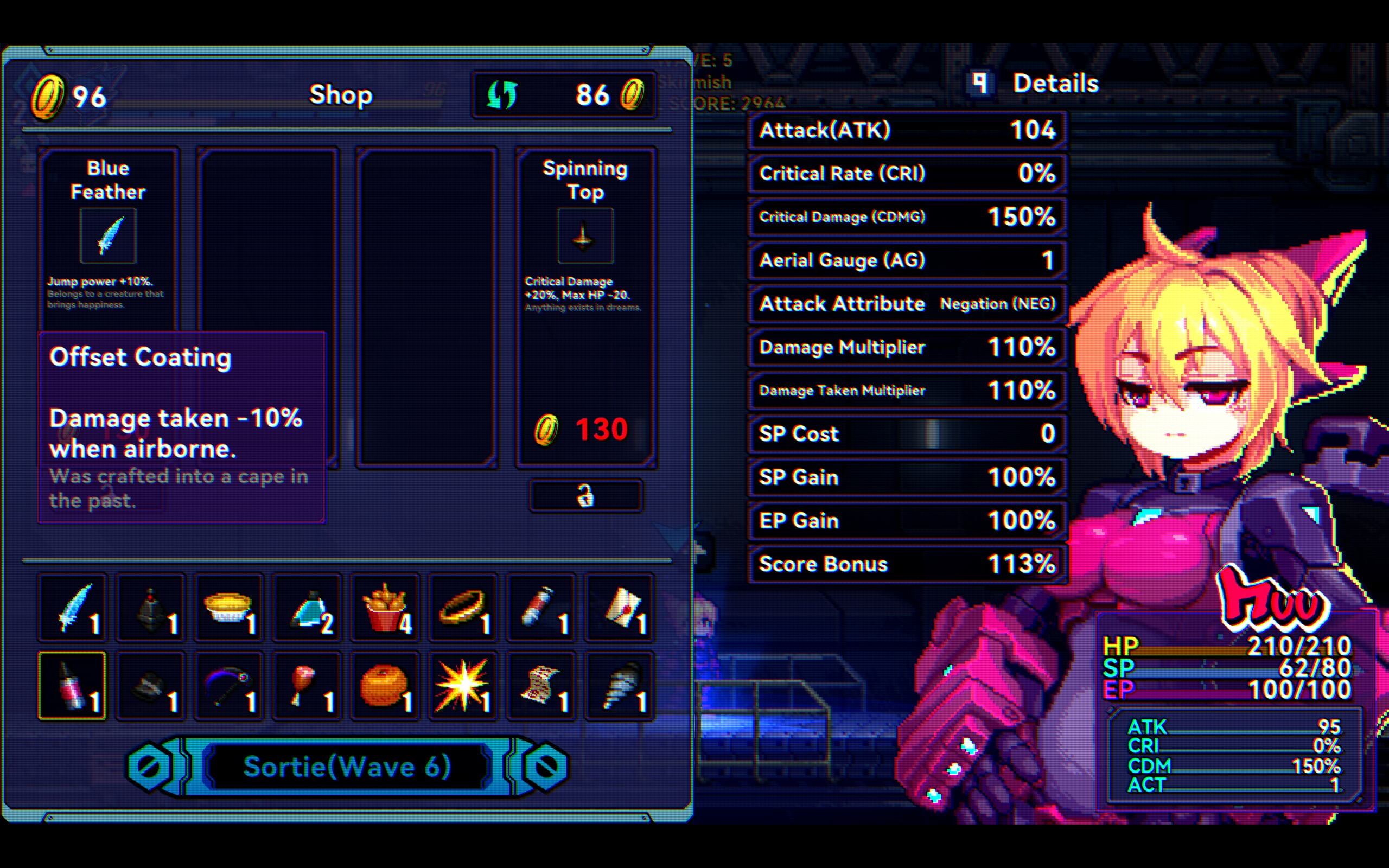The image size is (1389, 868).
Task: Choose the sealed envelope inventory item
Action: click(x=619, y=608)
